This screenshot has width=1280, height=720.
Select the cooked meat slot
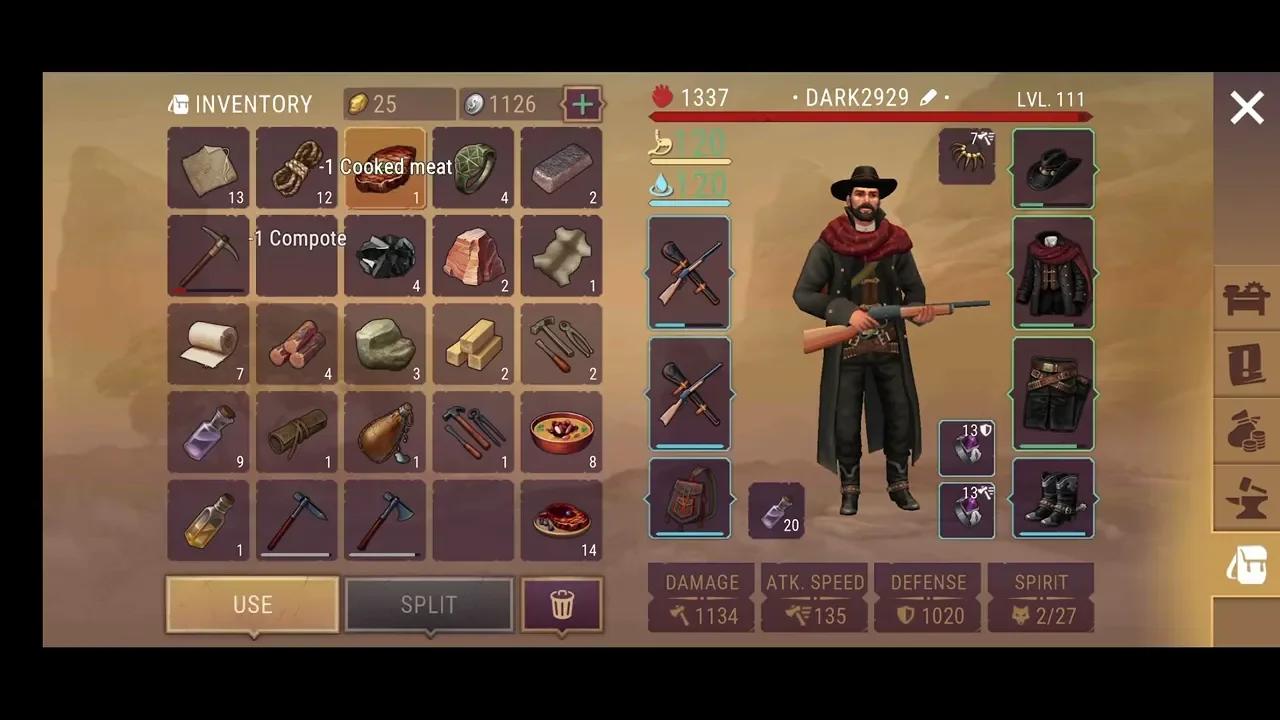tap(385, 168)
